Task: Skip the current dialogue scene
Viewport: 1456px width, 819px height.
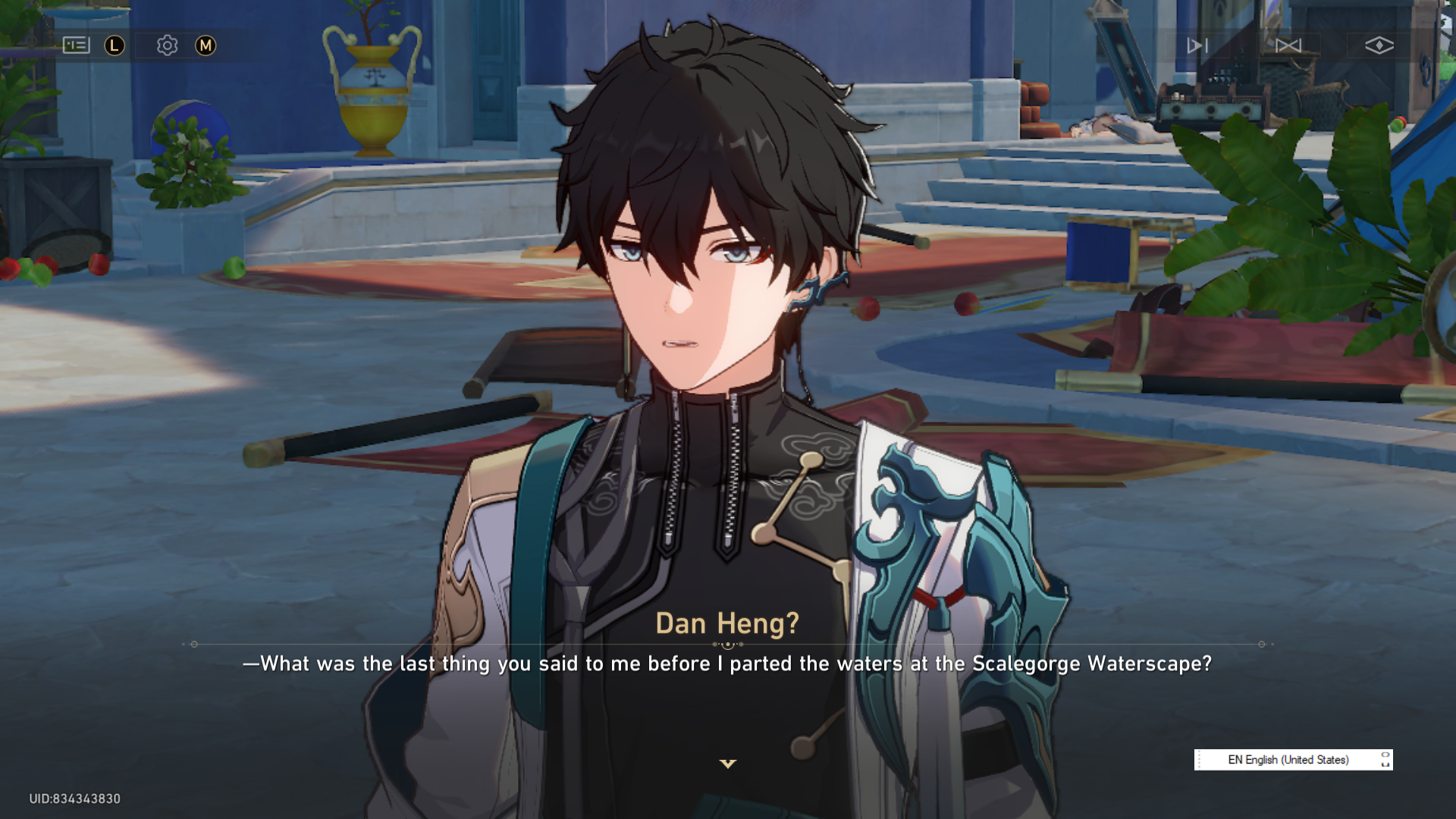Action: point(1288,45)
